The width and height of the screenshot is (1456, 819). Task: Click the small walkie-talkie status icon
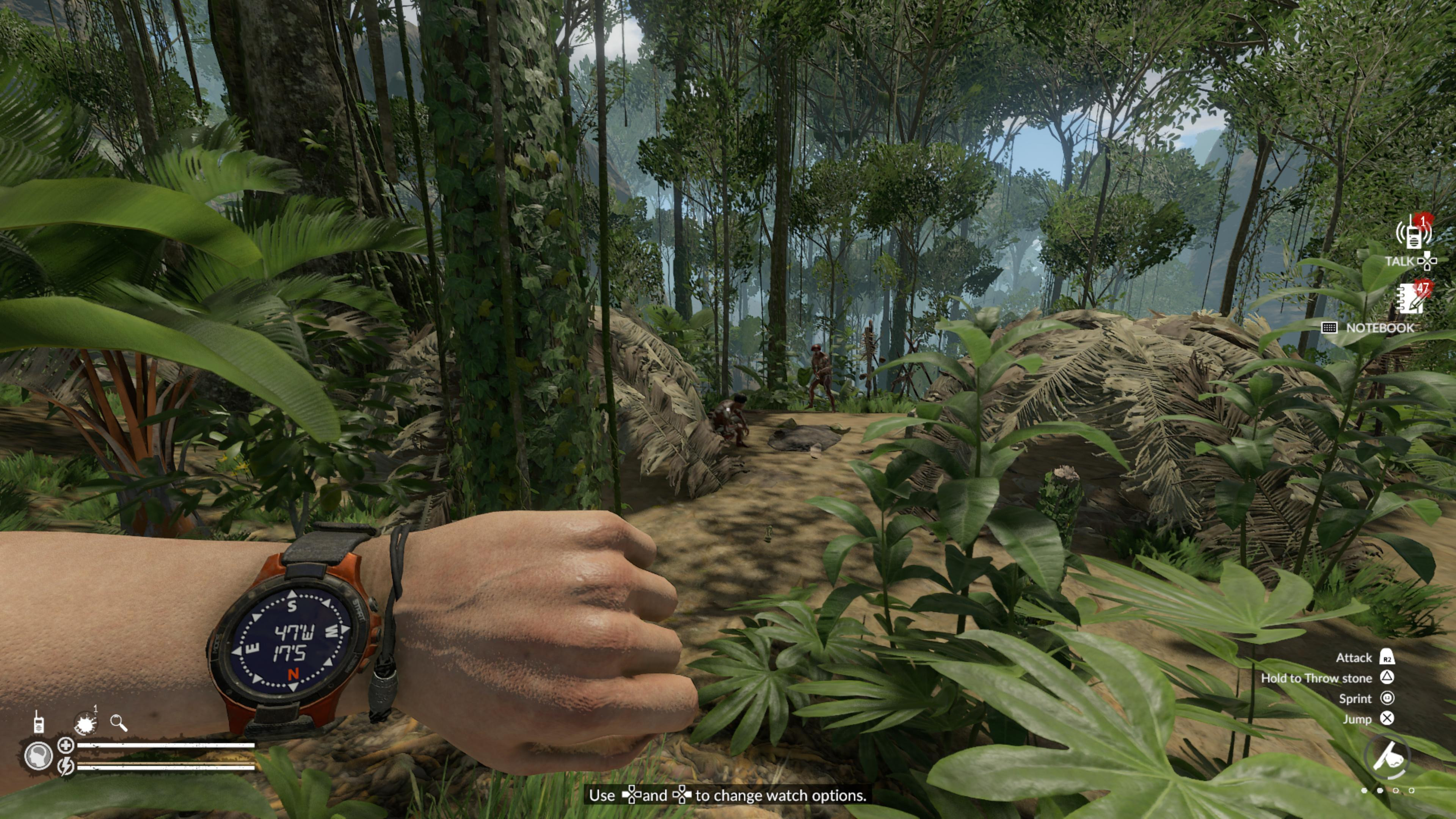38,722
